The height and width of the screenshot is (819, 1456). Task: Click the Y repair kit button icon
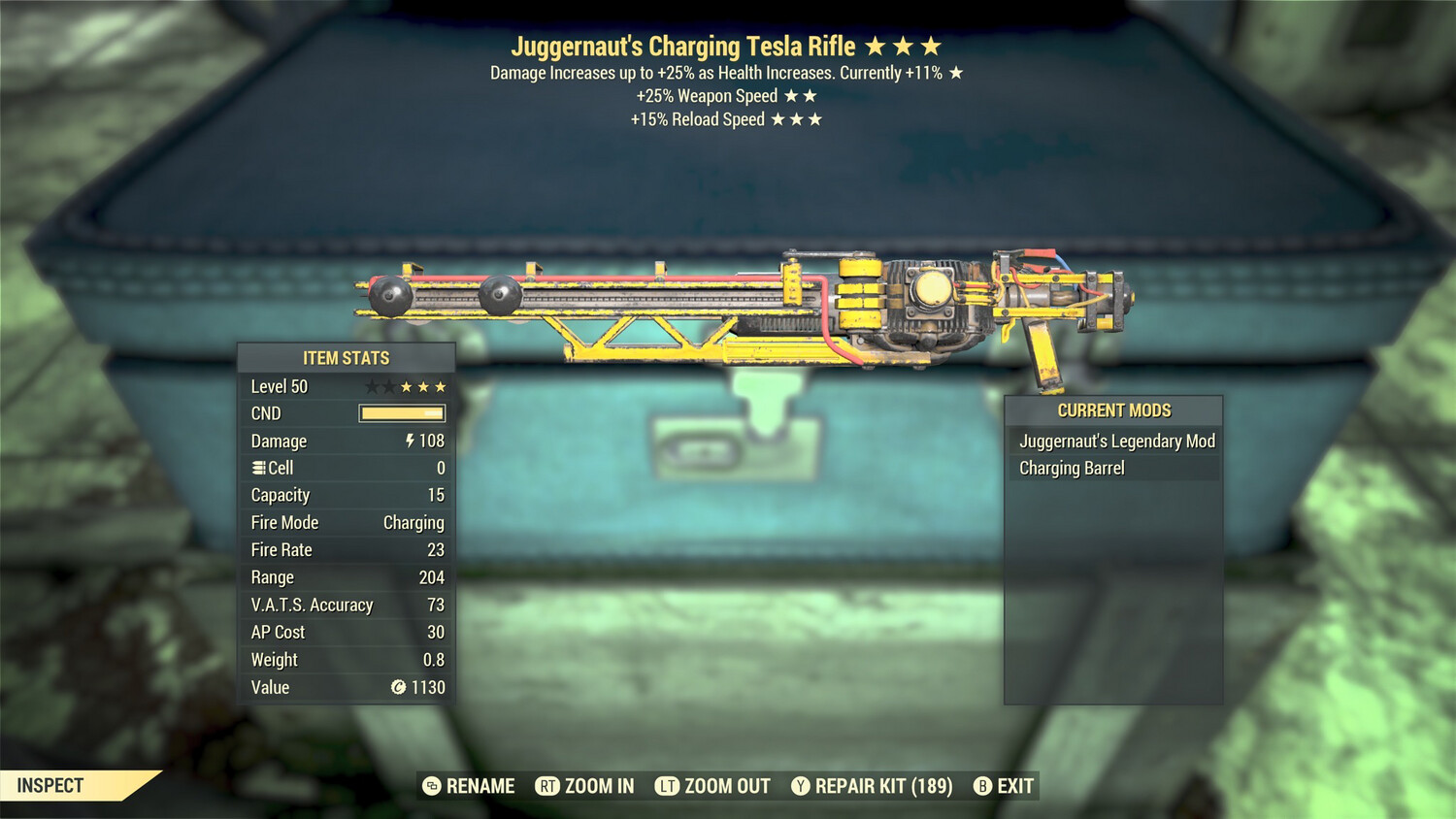point(800,786)
